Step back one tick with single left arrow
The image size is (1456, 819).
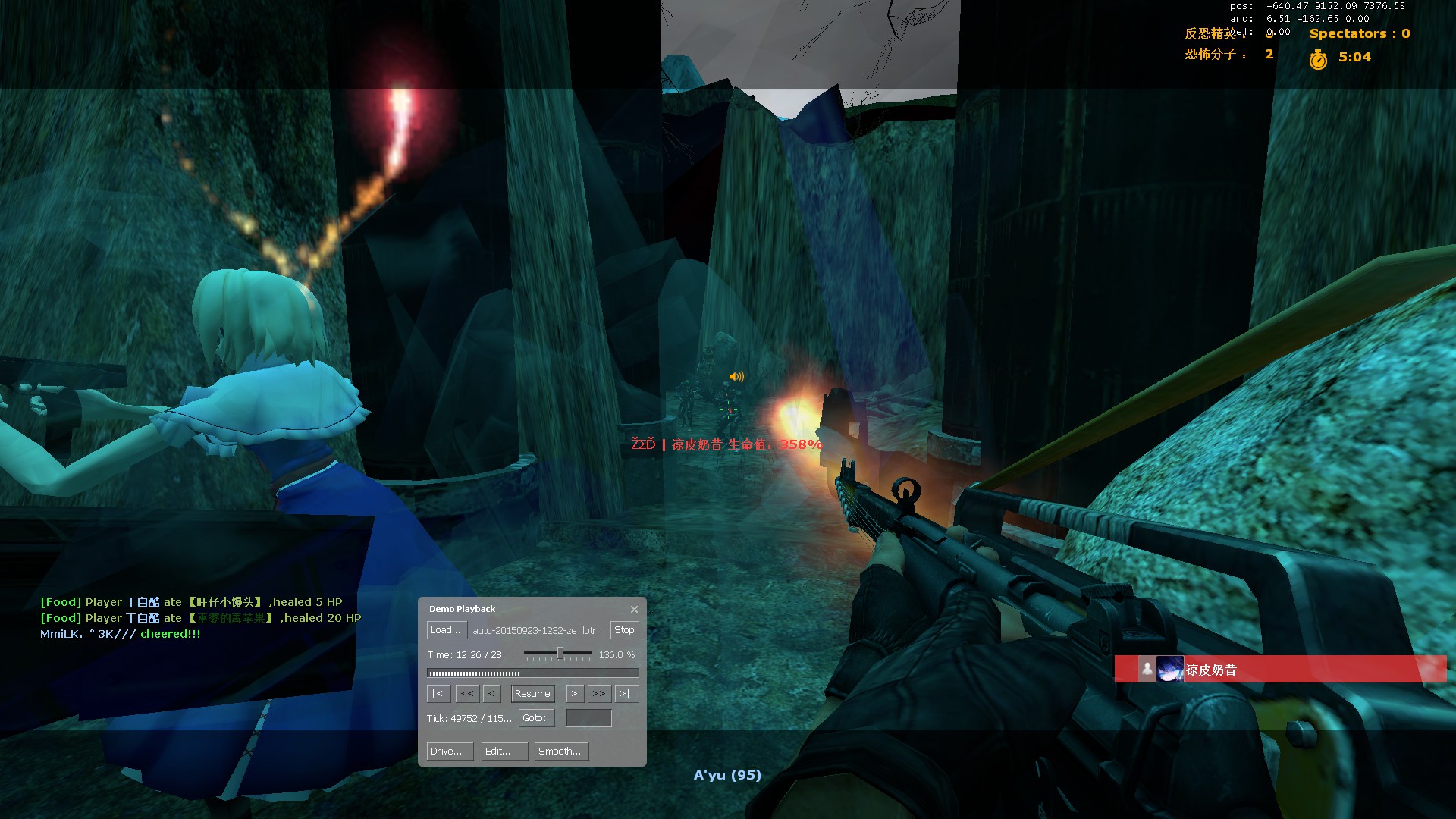491,694
